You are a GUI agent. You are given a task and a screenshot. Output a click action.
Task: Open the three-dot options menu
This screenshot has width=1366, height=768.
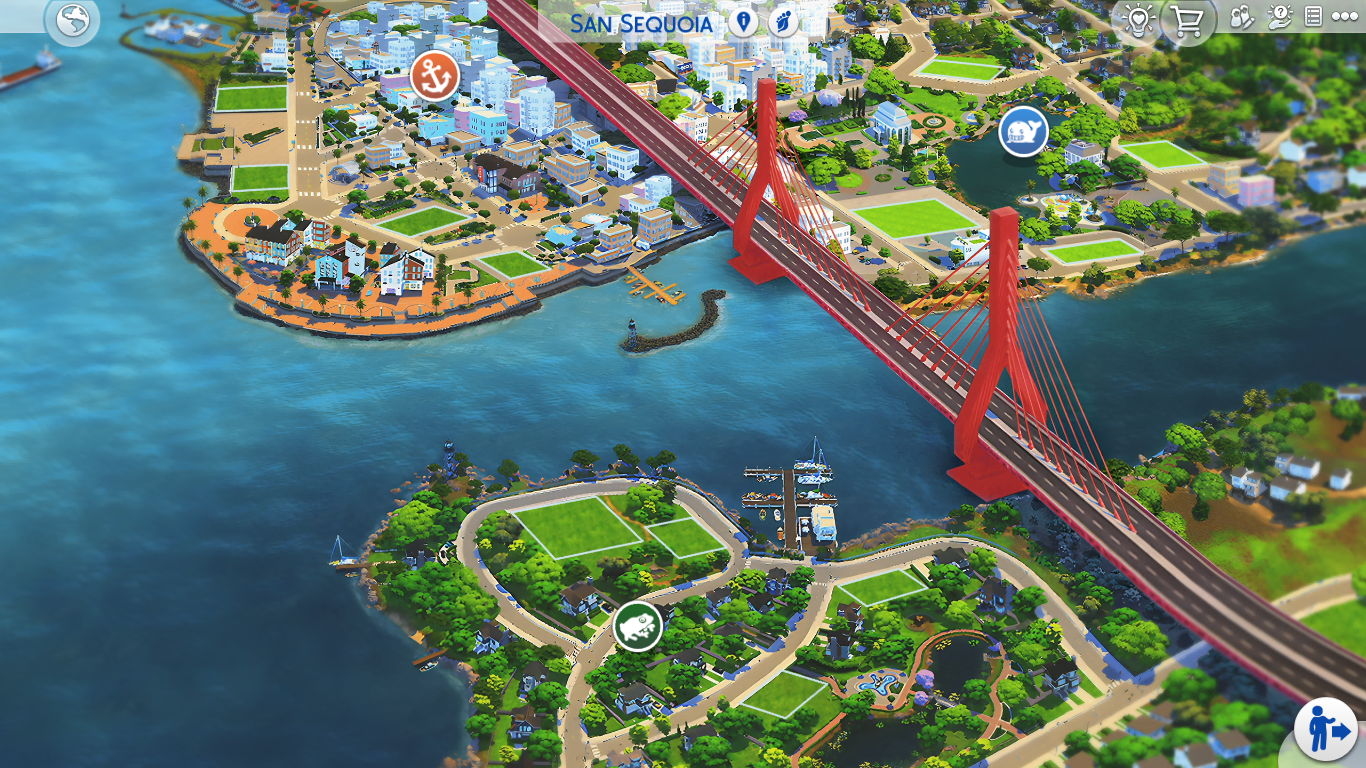pyautogui.click(x=1344, y=17)
